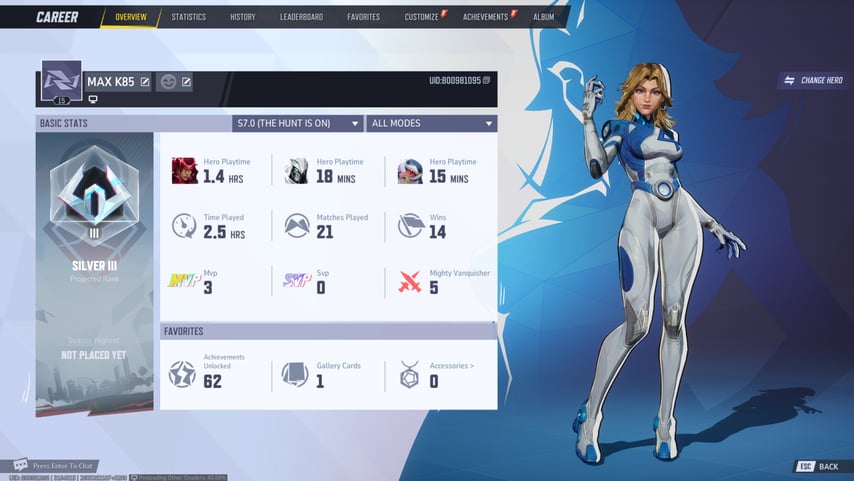Click the player avatar portrait
854x481 pixels.
click(61, 81)
